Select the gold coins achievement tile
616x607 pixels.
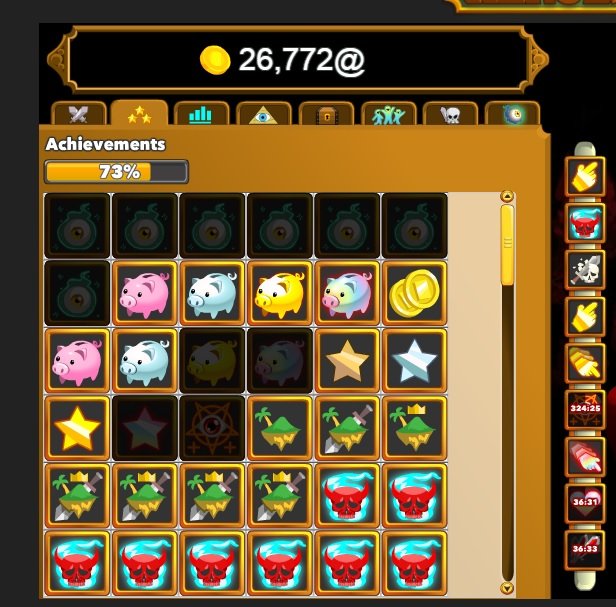(413, 292)
